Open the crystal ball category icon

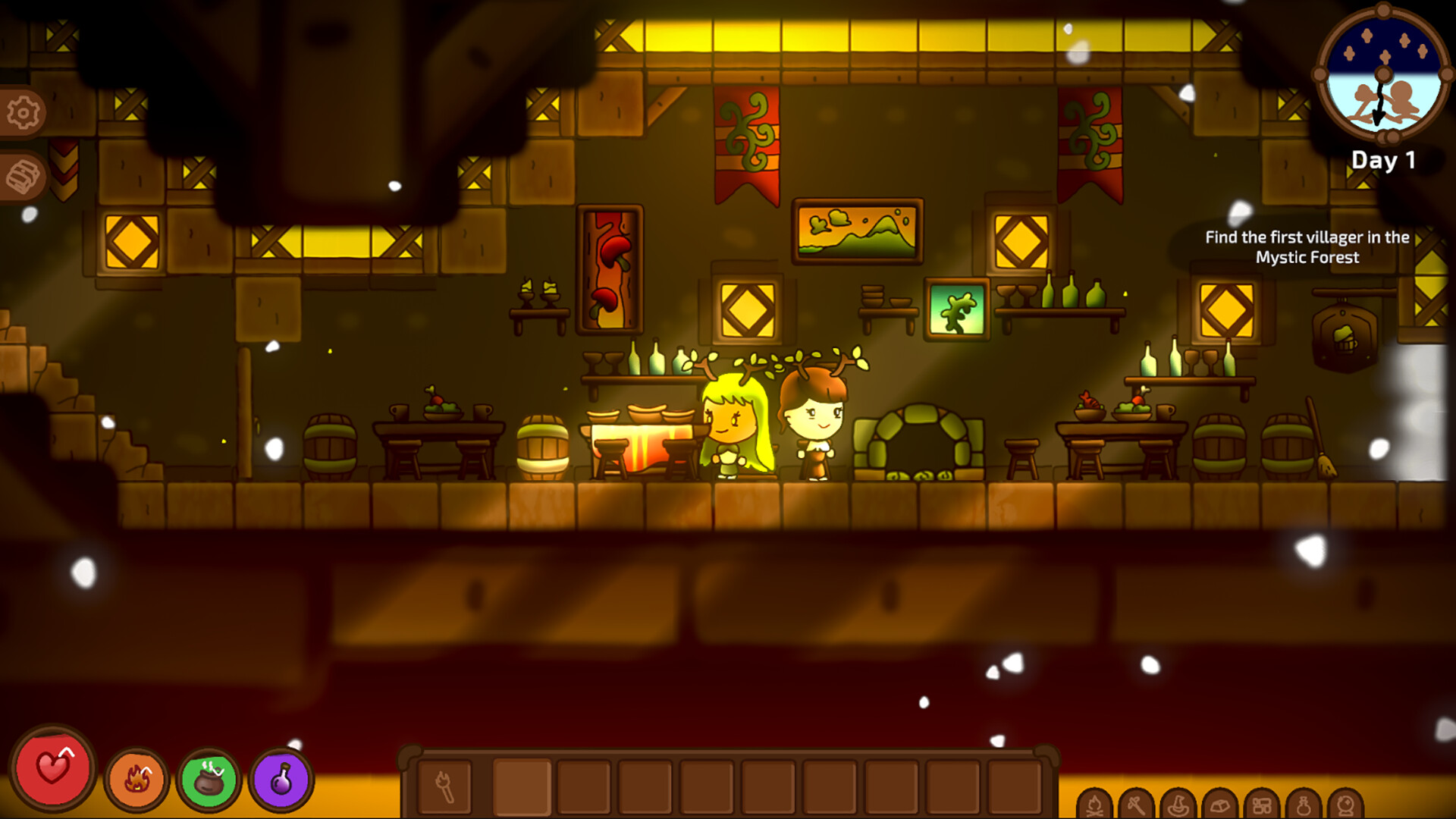point(1345,804)
